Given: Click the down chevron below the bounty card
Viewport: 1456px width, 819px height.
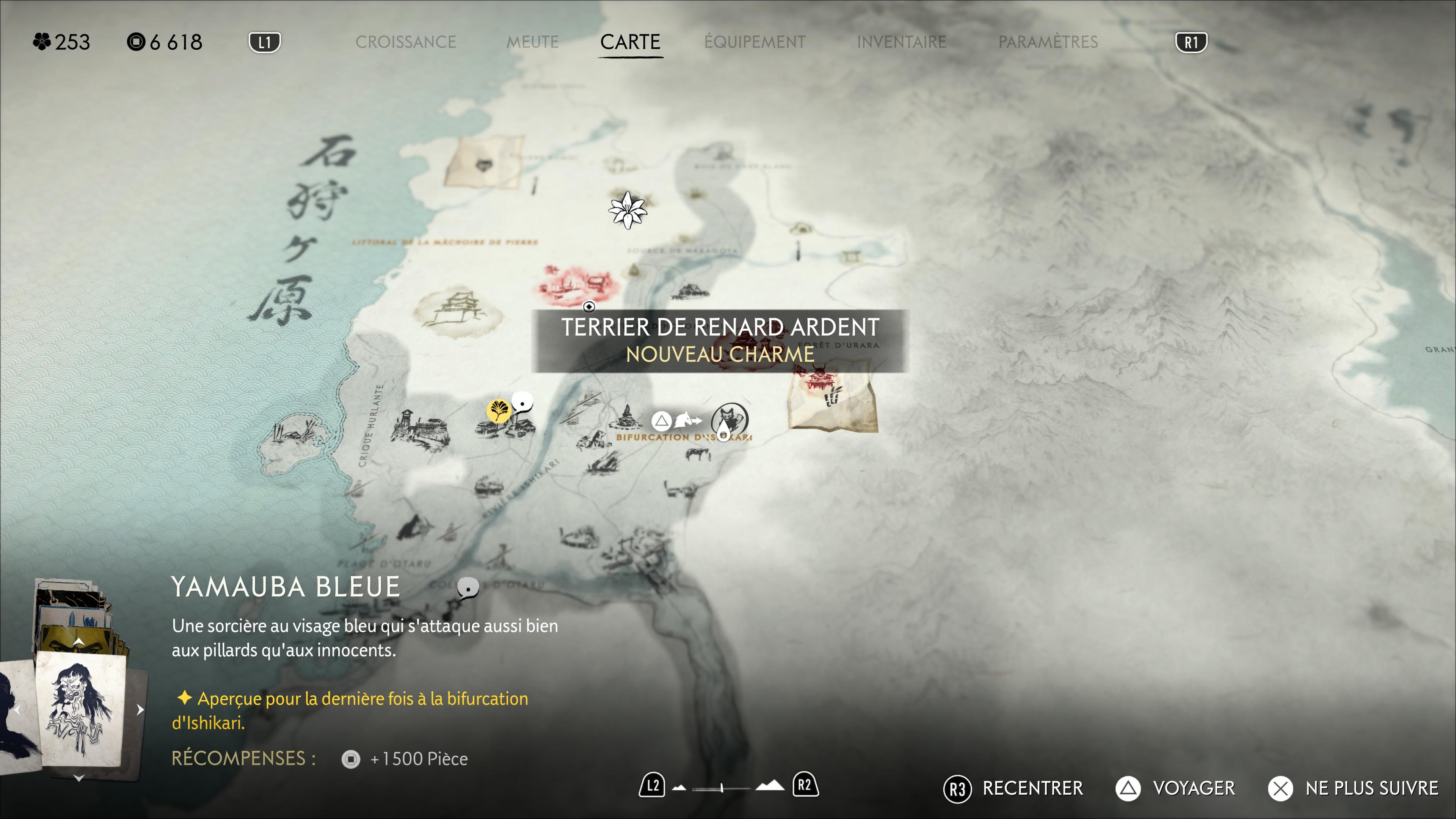Looking at the screenshot, I should [x=79, y=778].
